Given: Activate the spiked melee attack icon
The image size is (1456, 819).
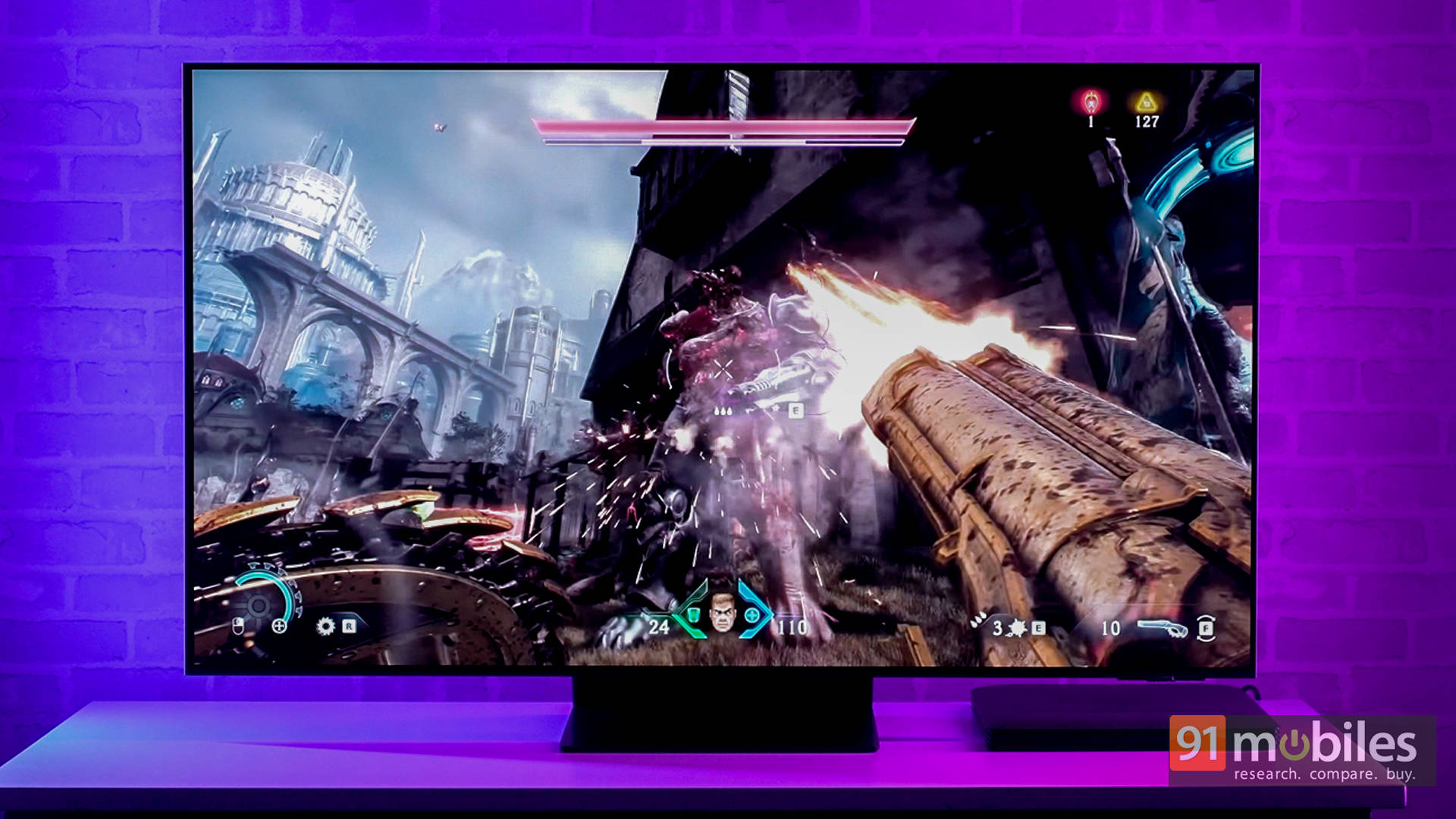Looking at the screenshot, I should [x=1018, y=628].
